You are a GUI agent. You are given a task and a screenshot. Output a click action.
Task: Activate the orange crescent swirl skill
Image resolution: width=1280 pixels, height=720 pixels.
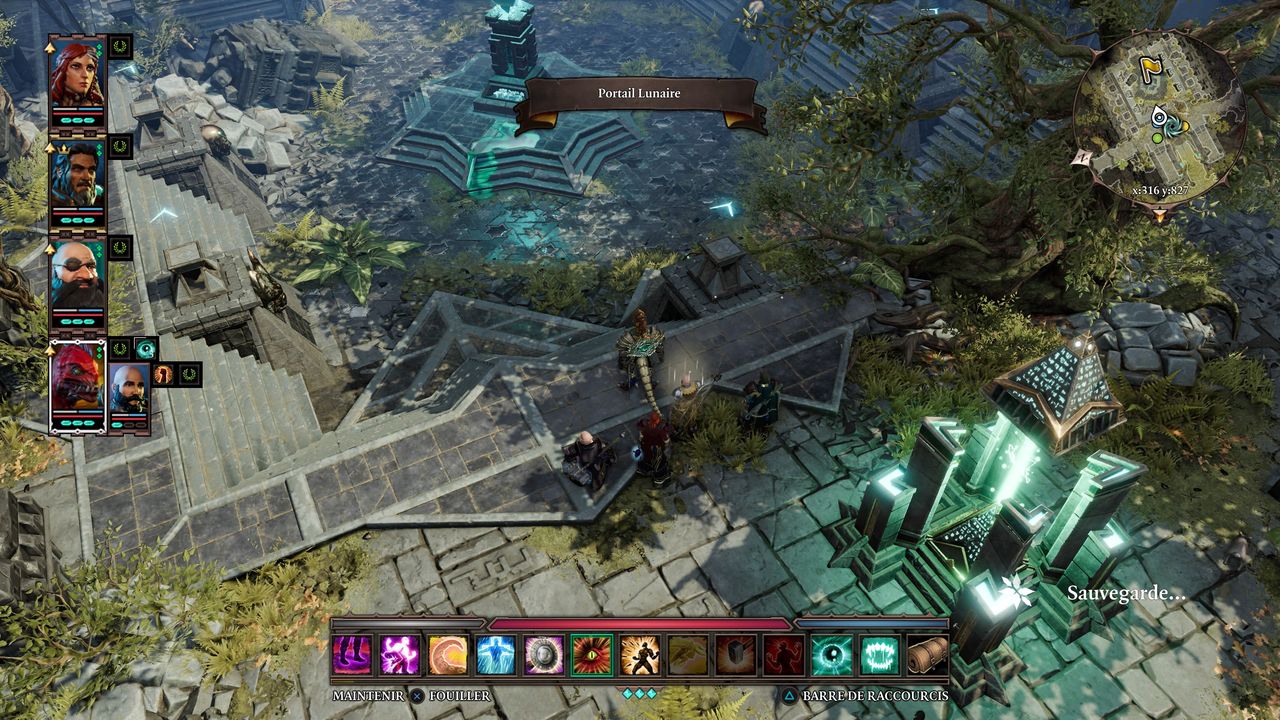448,655
